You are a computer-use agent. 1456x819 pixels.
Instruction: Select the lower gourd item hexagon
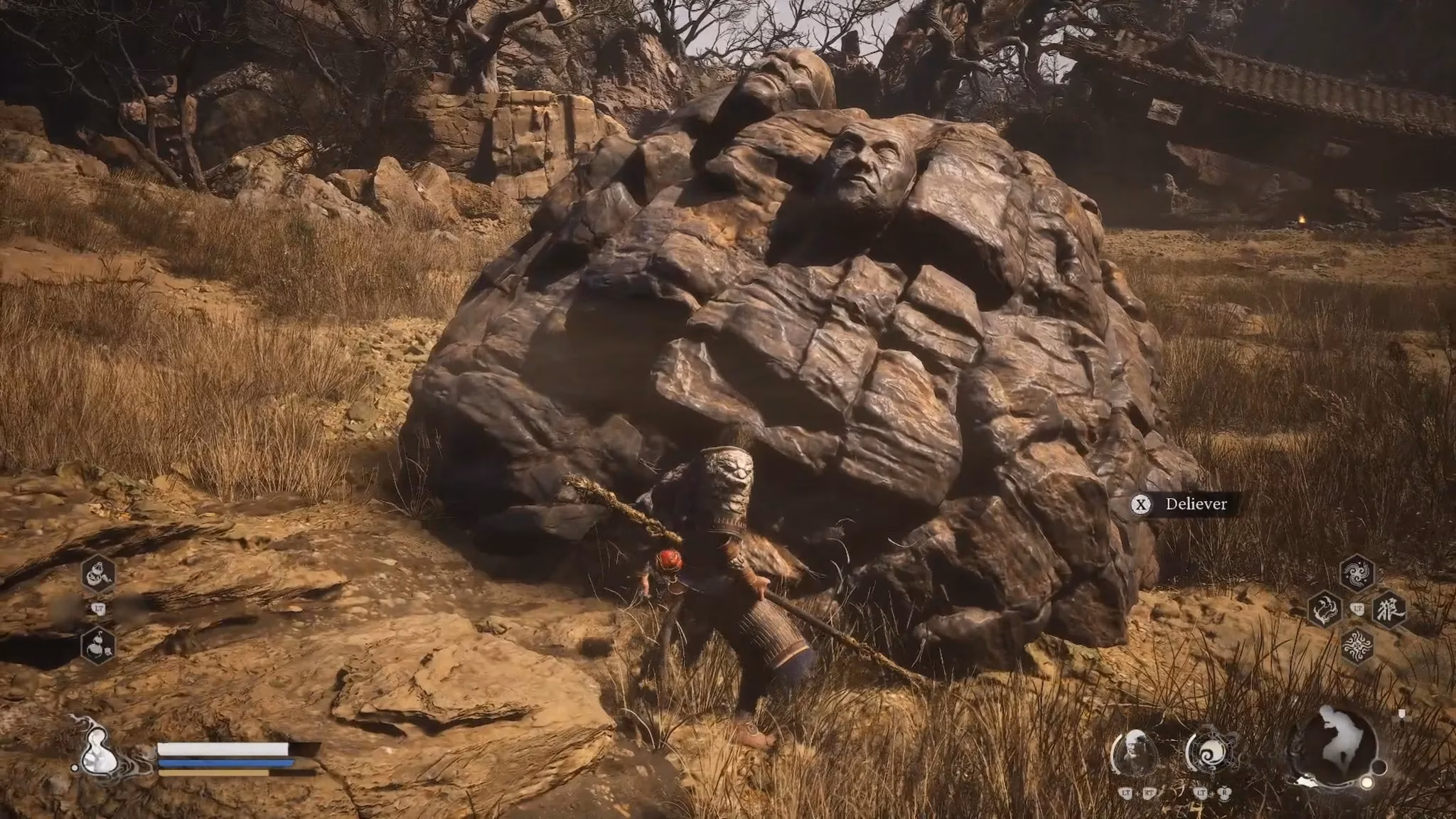point(98,645)
